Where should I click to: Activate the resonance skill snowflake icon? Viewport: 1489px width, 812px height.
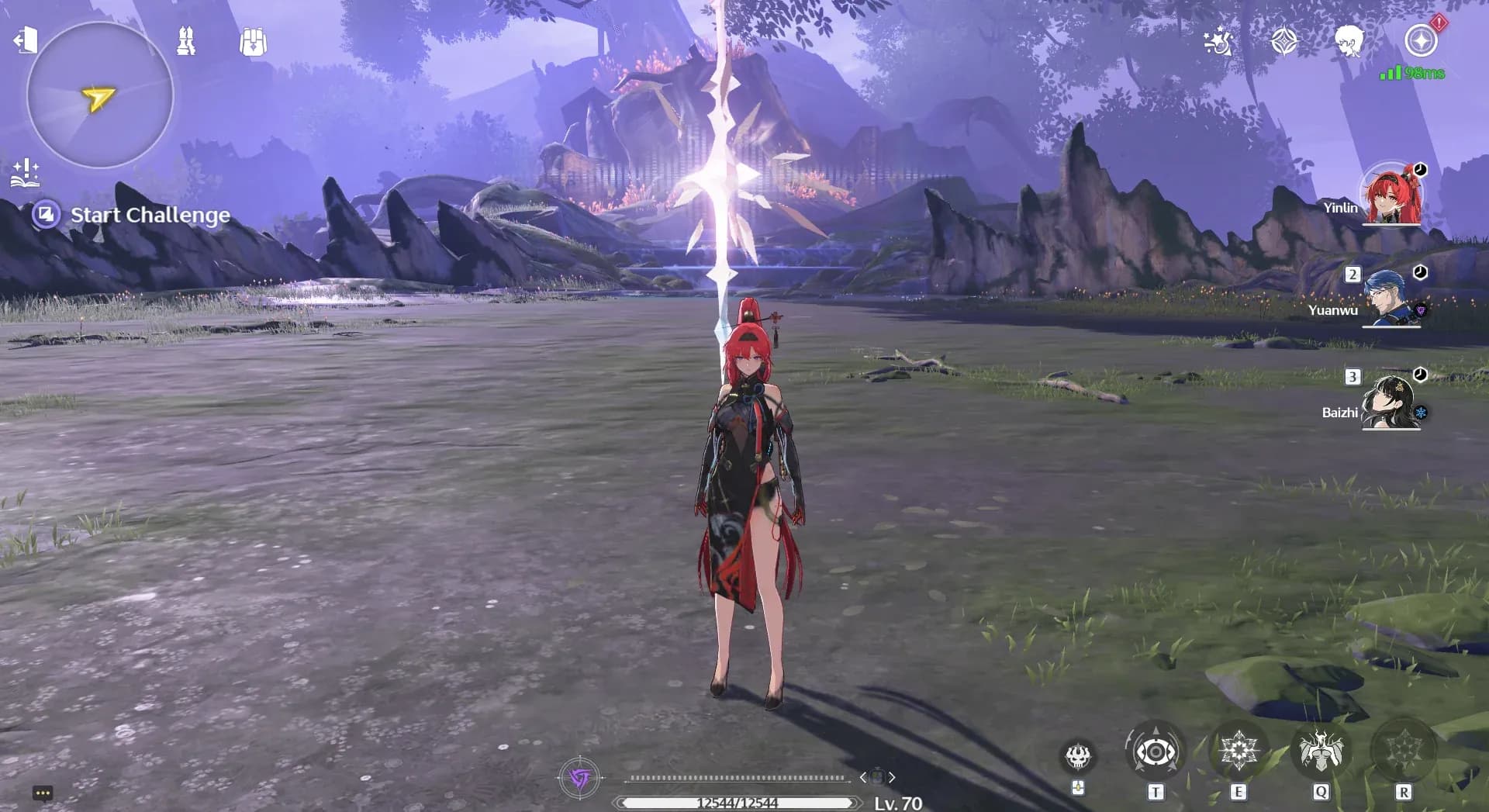pyautogui.click(x=1239, y=752)
